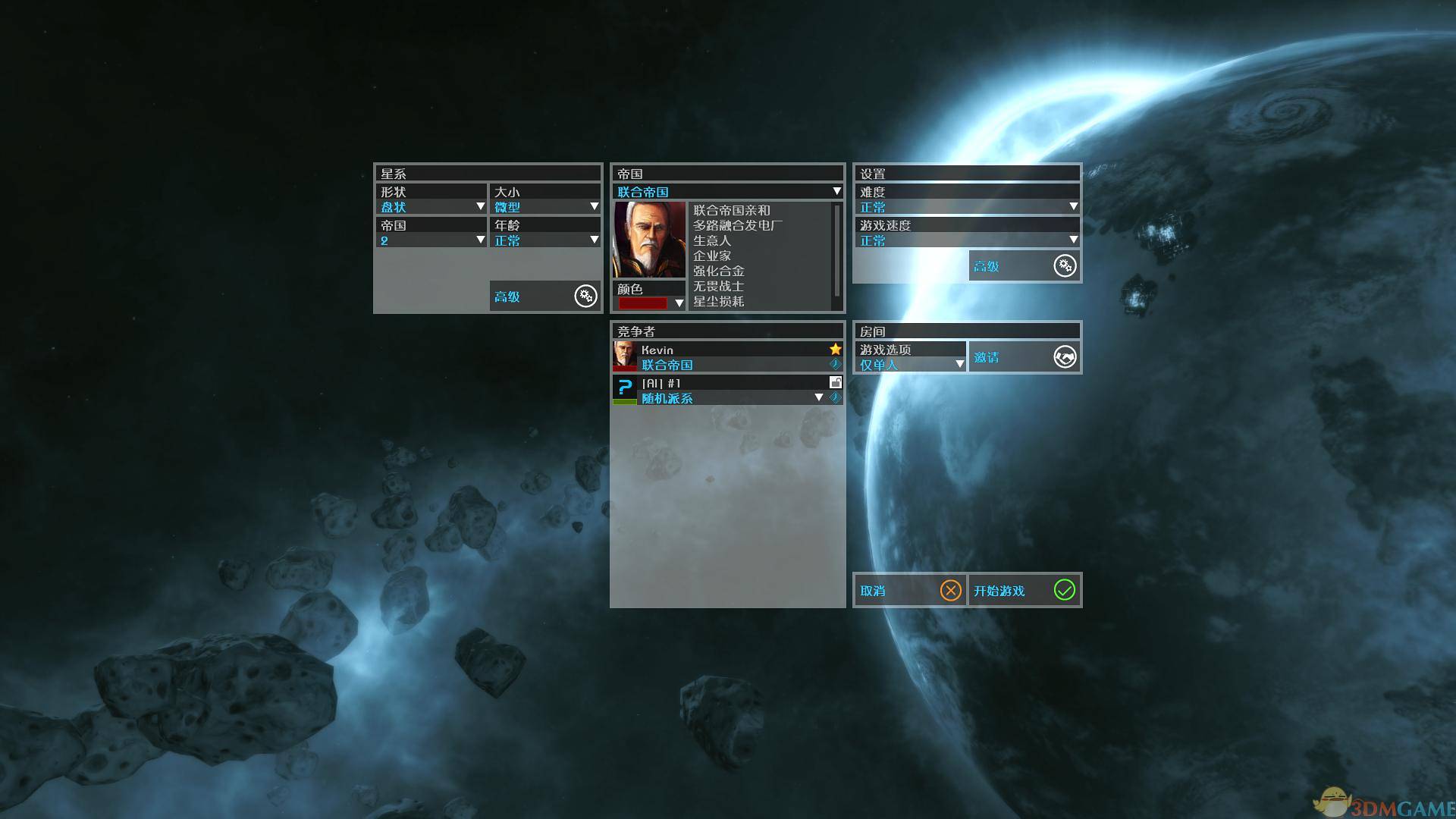Choose faction from 联合帝国 dropdown

pos(727,192)
